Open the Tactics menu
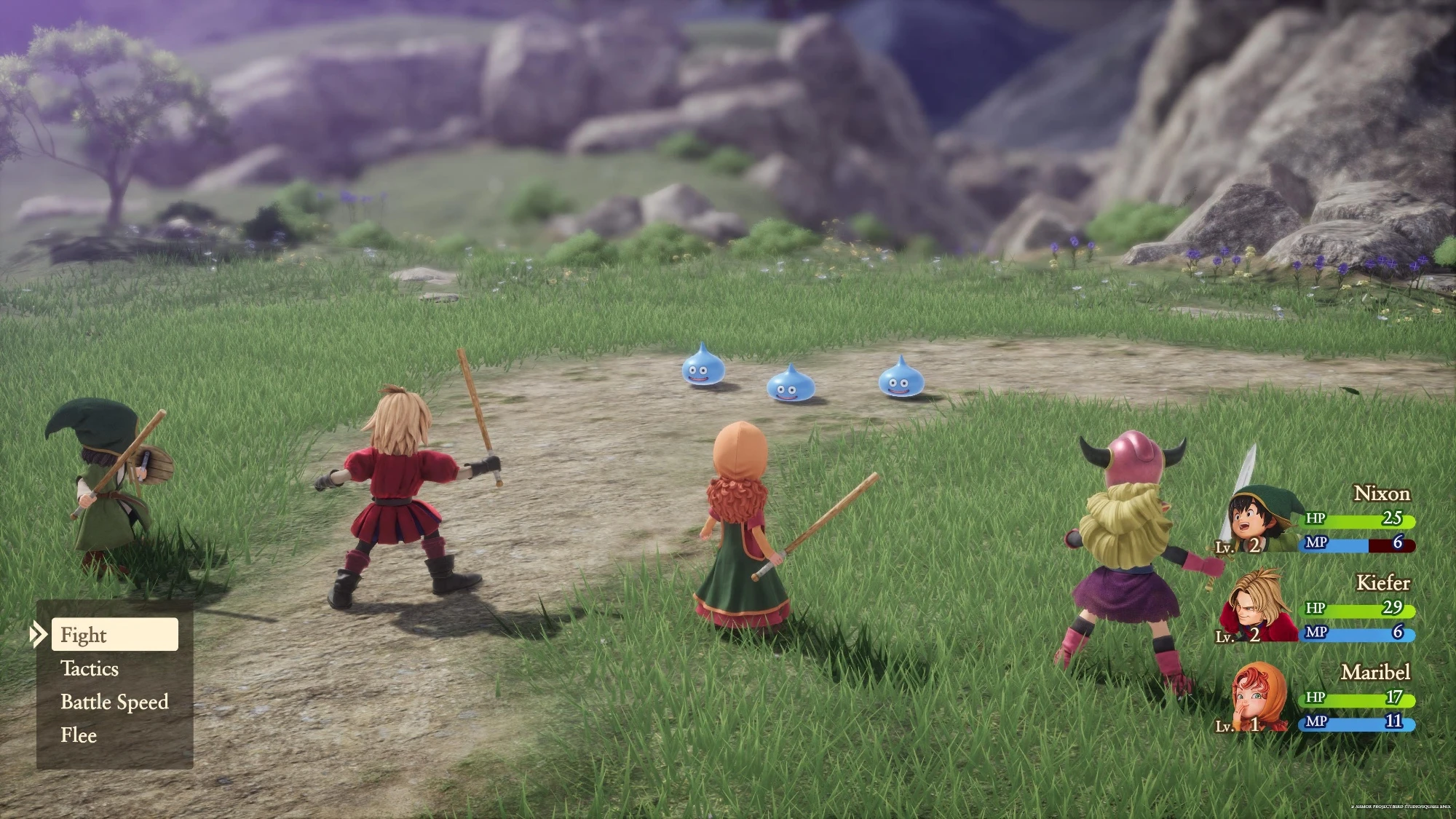The image size is (1456, 819). click(x=89, y=669)
